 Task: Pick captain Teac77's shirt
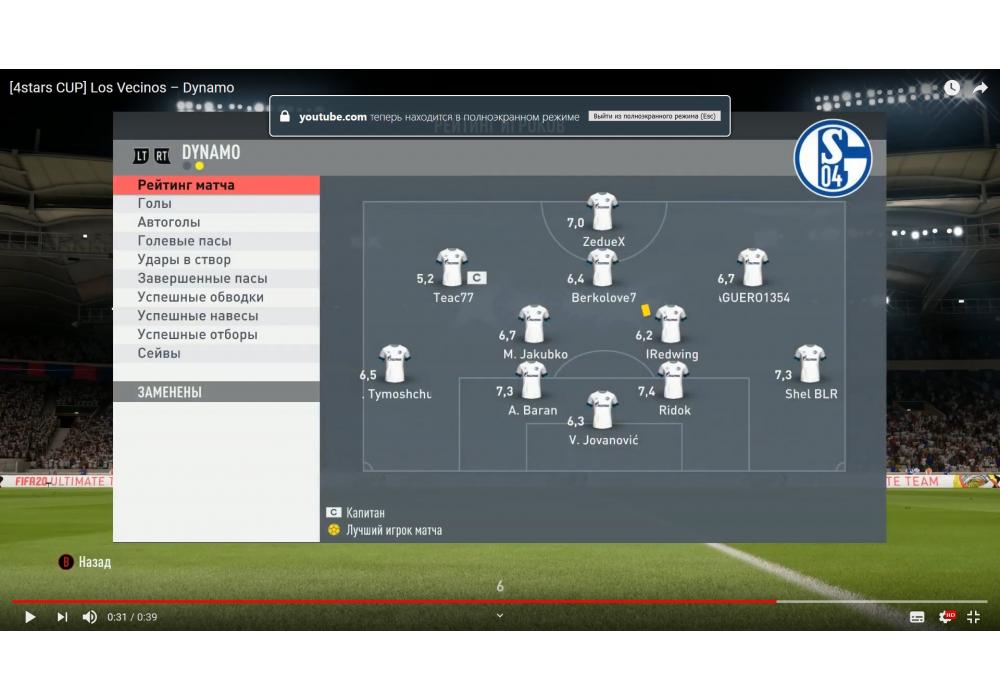coord(452,268)
